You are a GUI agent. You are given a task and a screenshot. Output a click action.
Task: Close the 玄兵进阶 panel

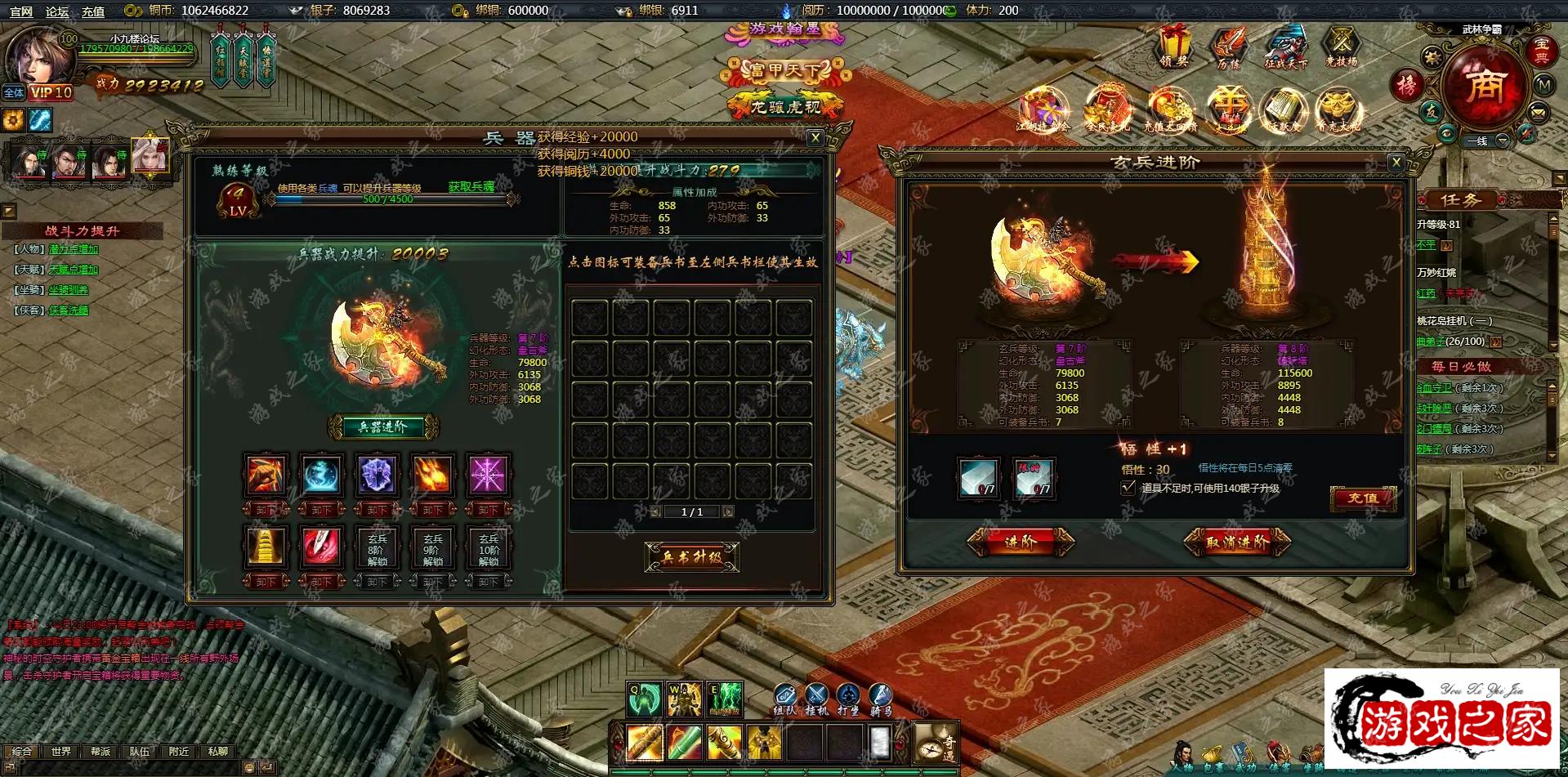click(x=1396, y=162)
